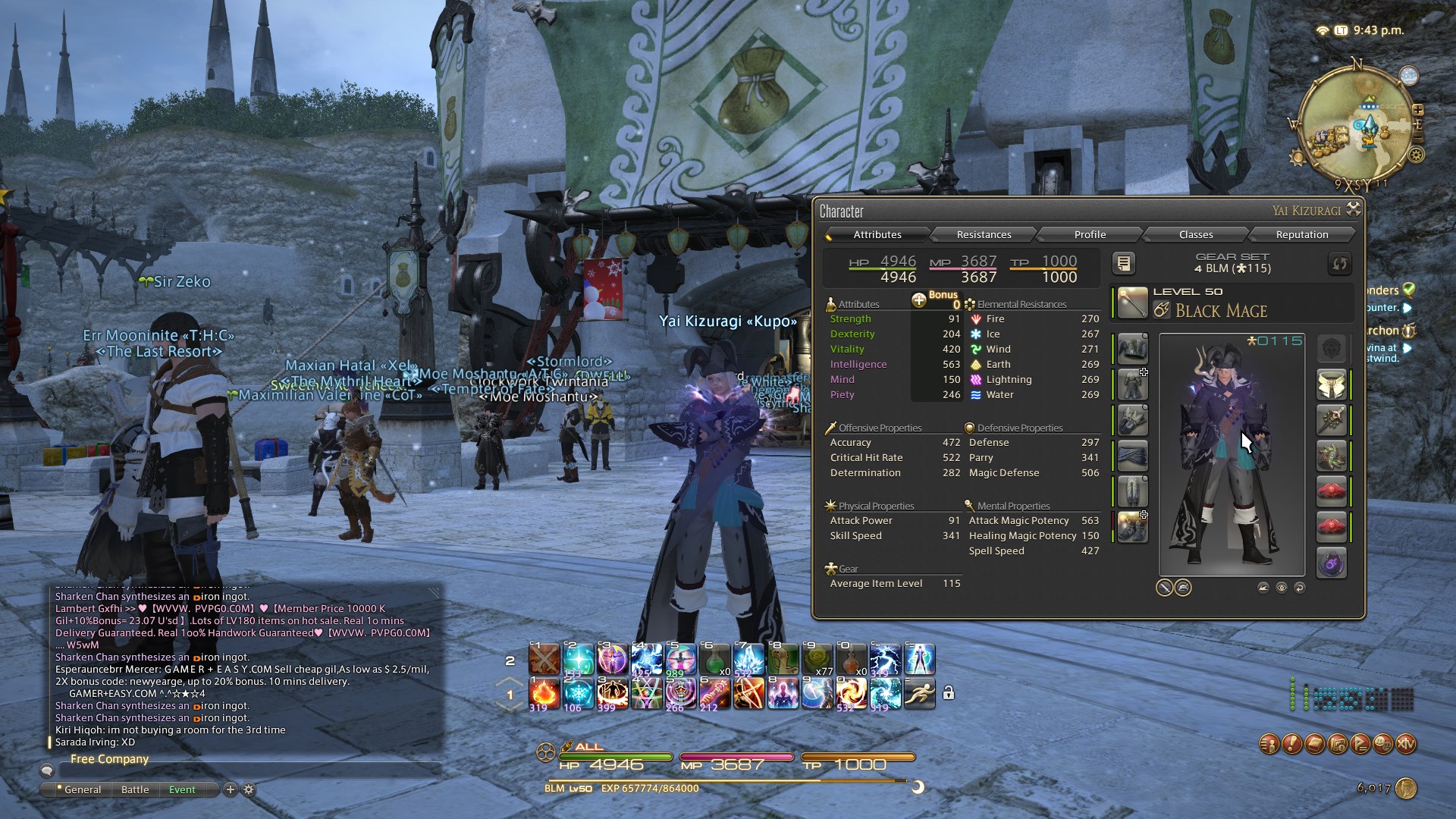This screenshot has width=1456, height=819.
Task: Cast the Fire spell on hotbar 1
Action: point(544,694)
